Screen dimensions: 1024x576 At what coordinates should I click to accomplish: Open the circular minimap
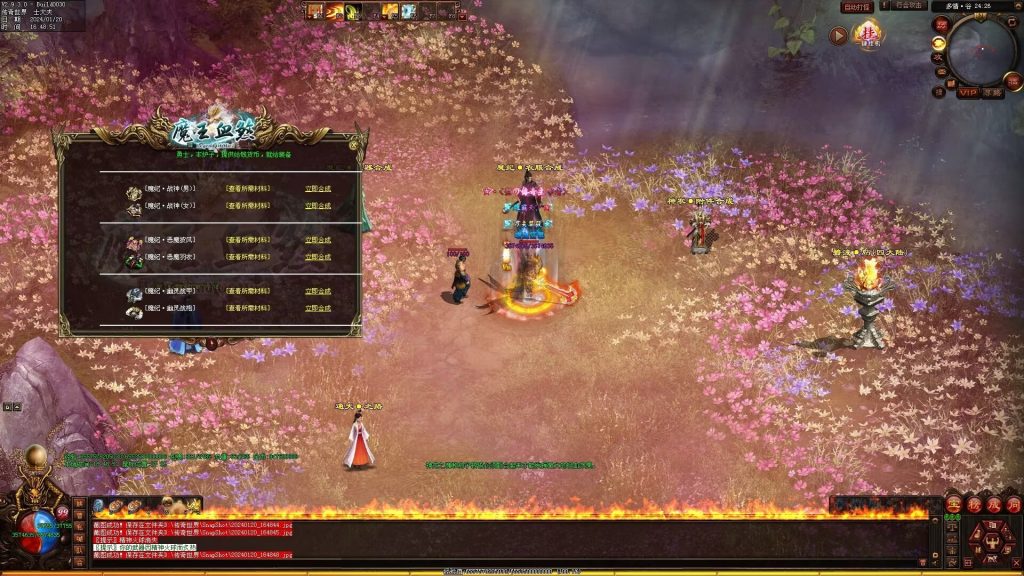point(980,50)
